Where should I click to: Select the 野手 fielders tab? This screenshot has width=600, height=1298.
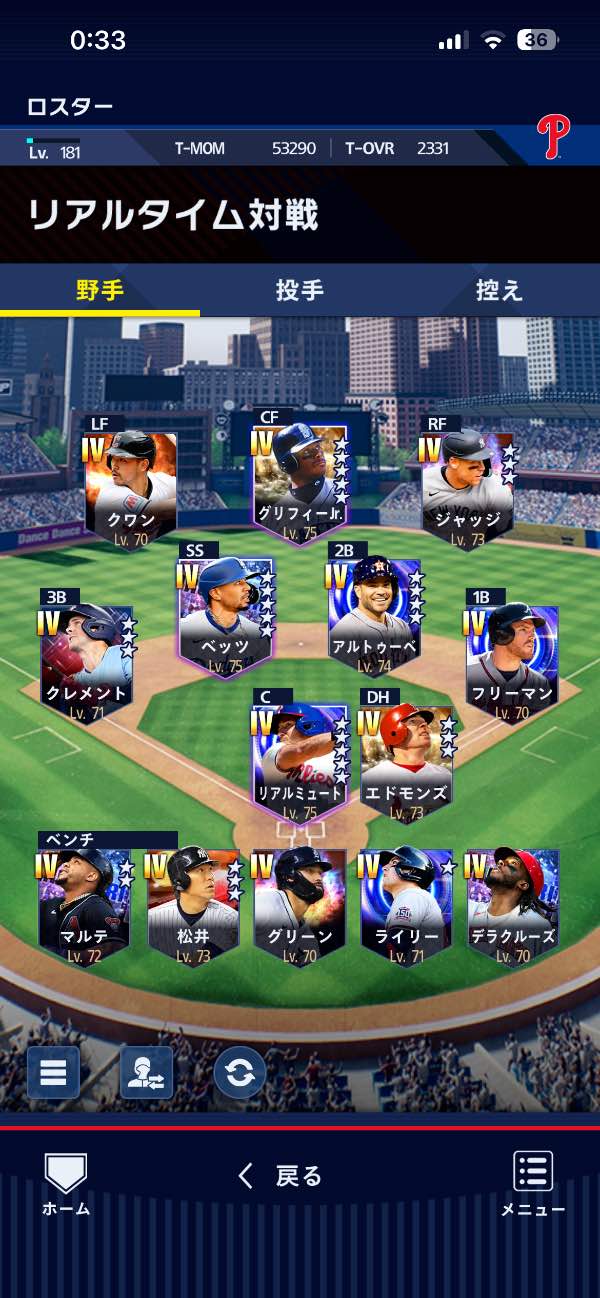tap(100, 290)
